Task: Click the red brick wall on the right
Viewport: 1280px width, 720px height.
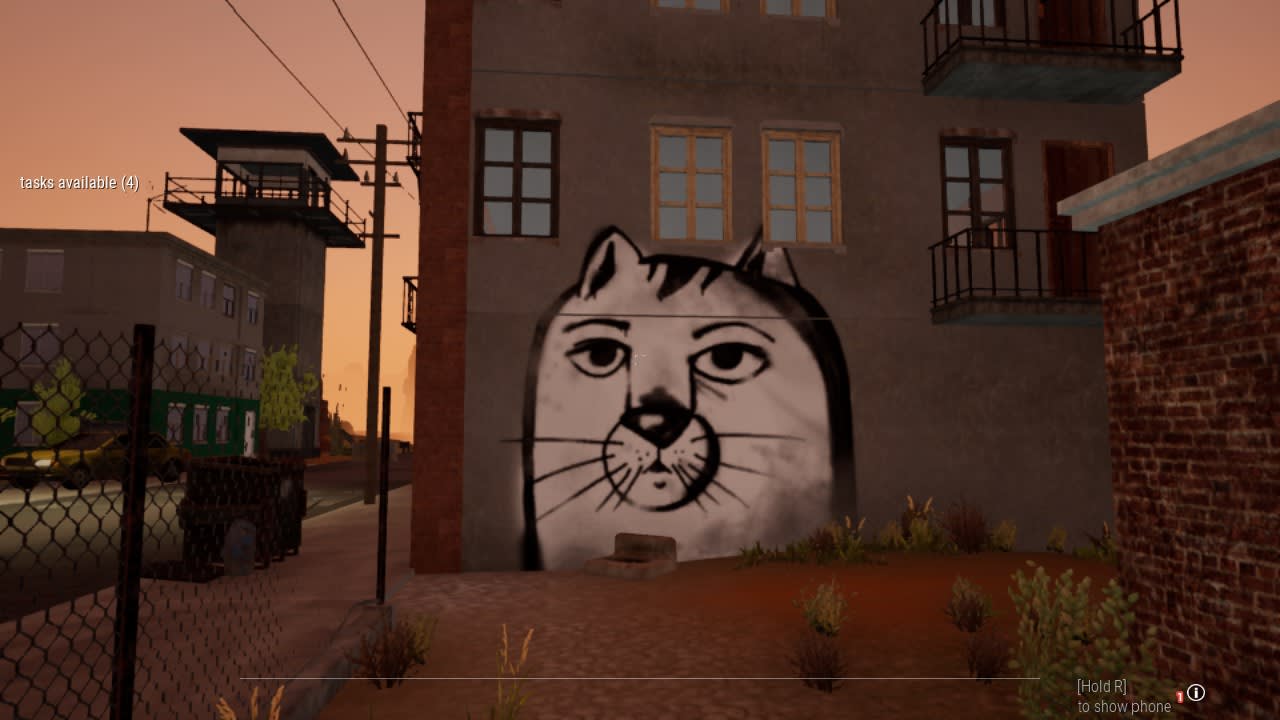Action: (x=1200, y=400)
